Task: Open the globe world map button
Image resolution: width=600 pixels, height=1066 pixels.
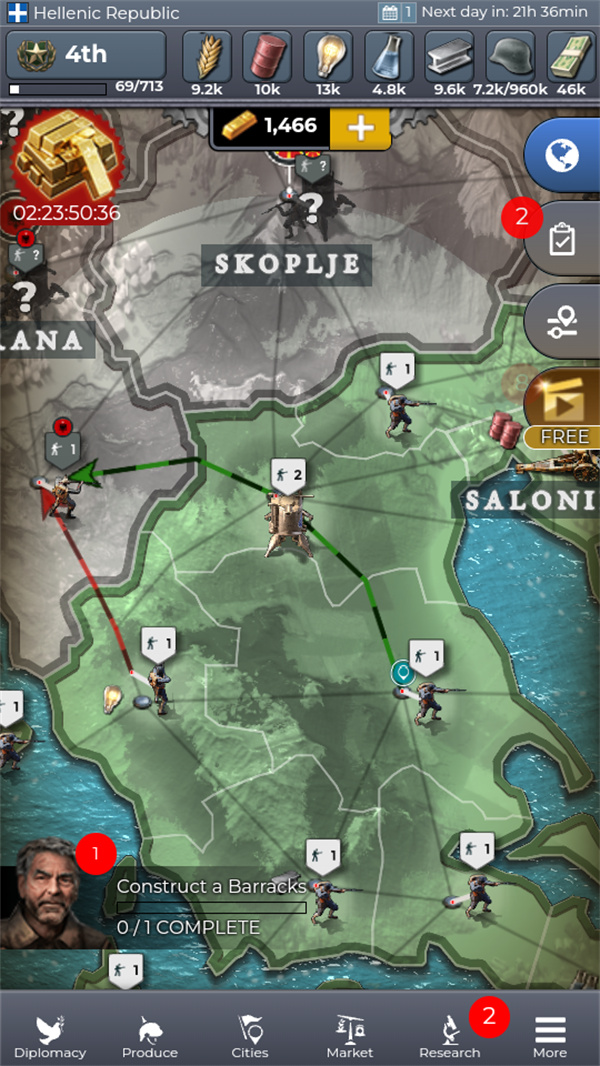Action: pyautogui.click(x=562, y=155)
